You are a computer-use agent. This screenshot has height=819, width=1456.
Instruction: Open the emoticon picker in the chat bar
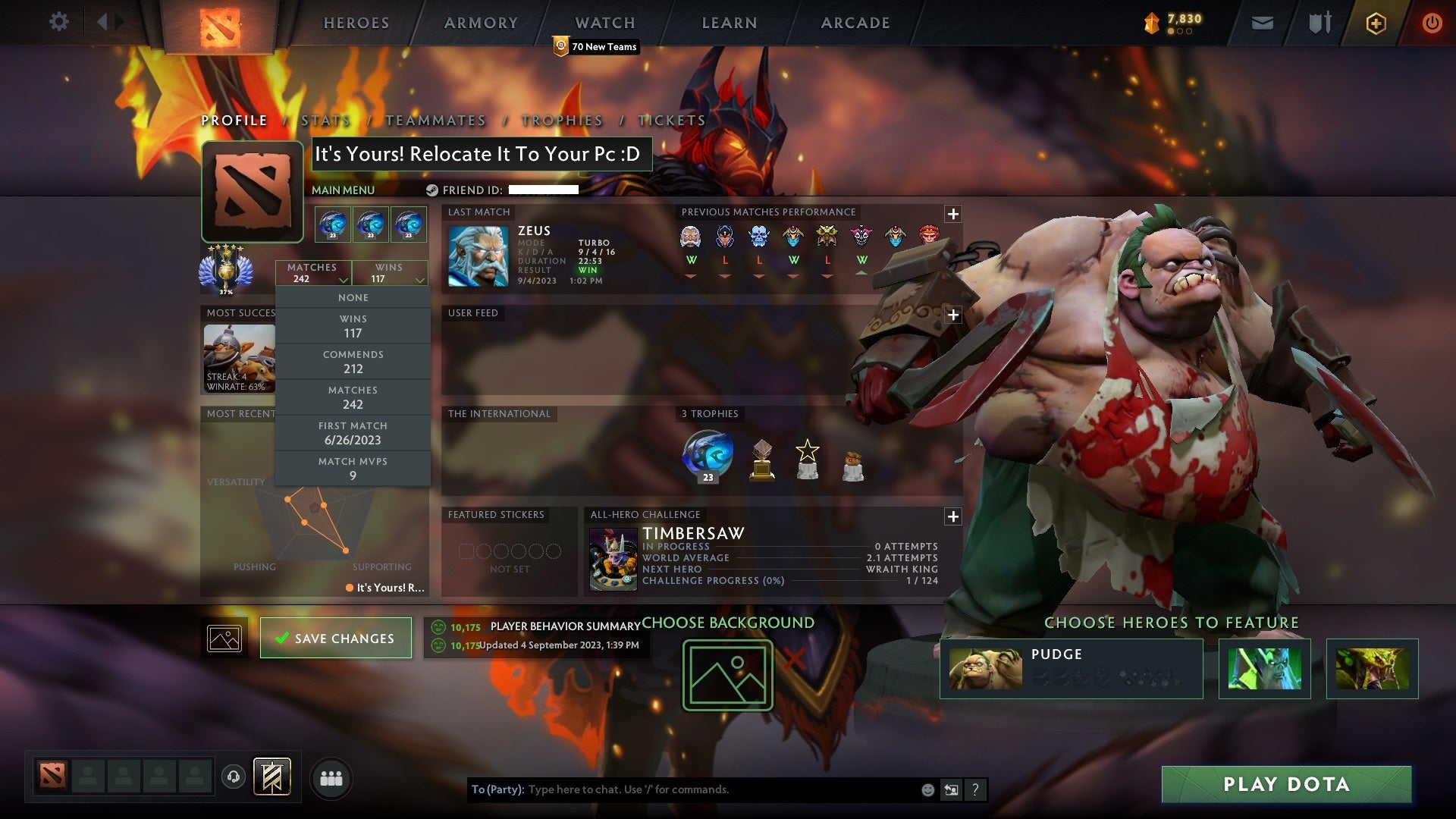point(927,789)
